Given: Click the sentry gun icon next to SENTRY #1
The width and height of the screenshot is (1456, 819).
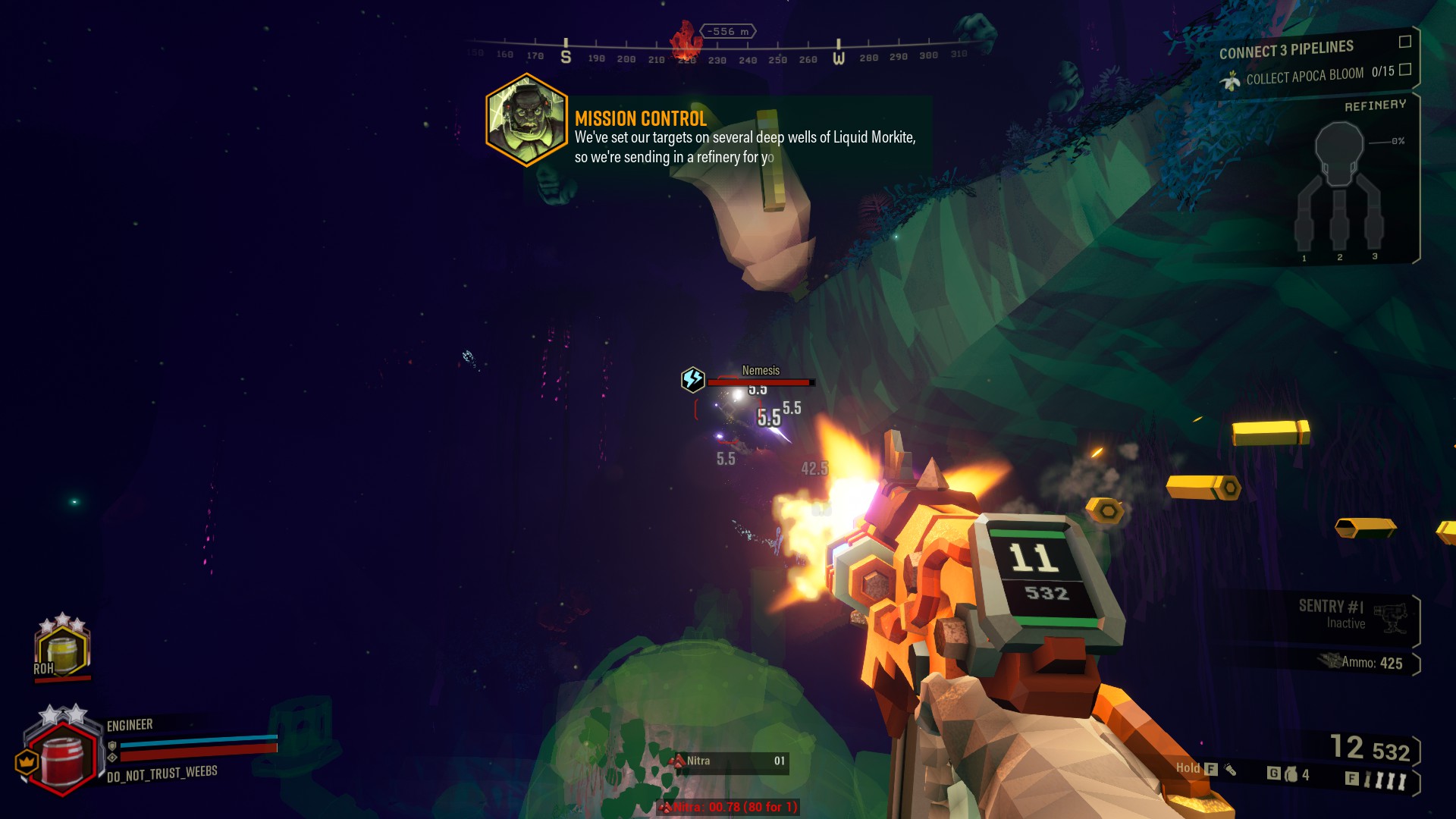Looking at the screenshot, I should [x=1391, y=617].
